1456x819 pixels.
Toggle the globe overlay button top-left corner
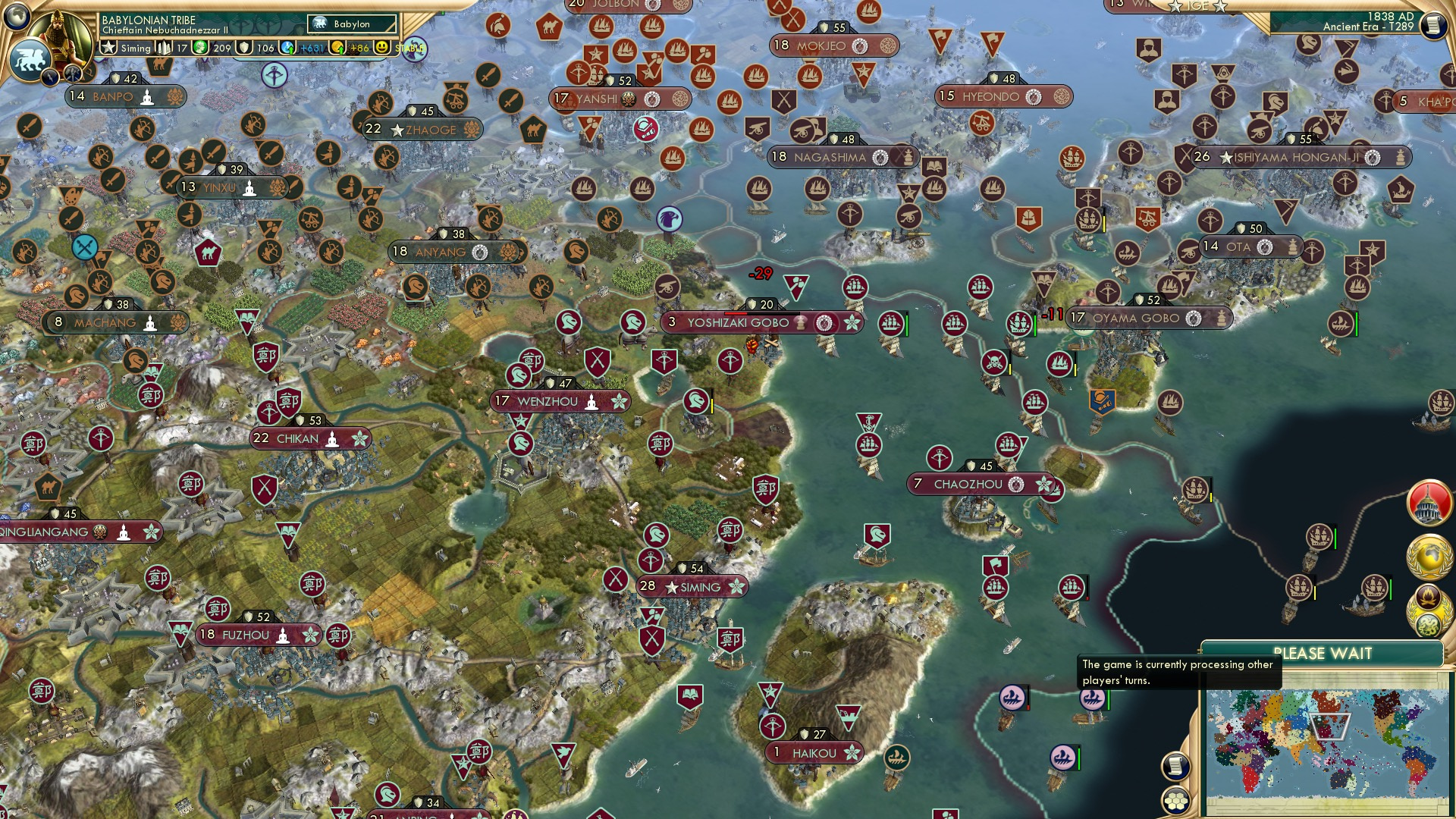(16, 15)
